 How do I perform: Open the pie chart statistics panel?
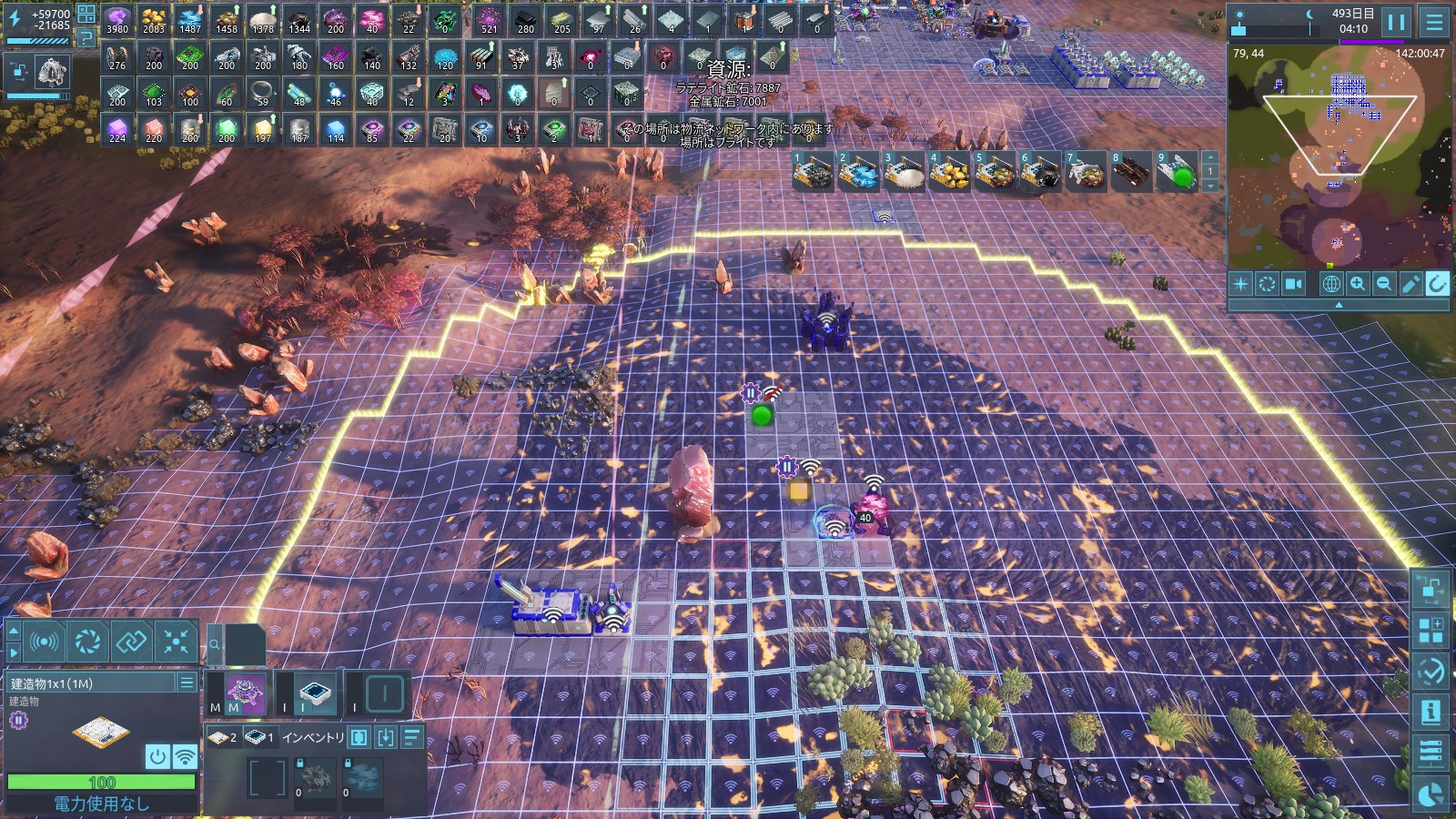click(x=1431, y=795)
